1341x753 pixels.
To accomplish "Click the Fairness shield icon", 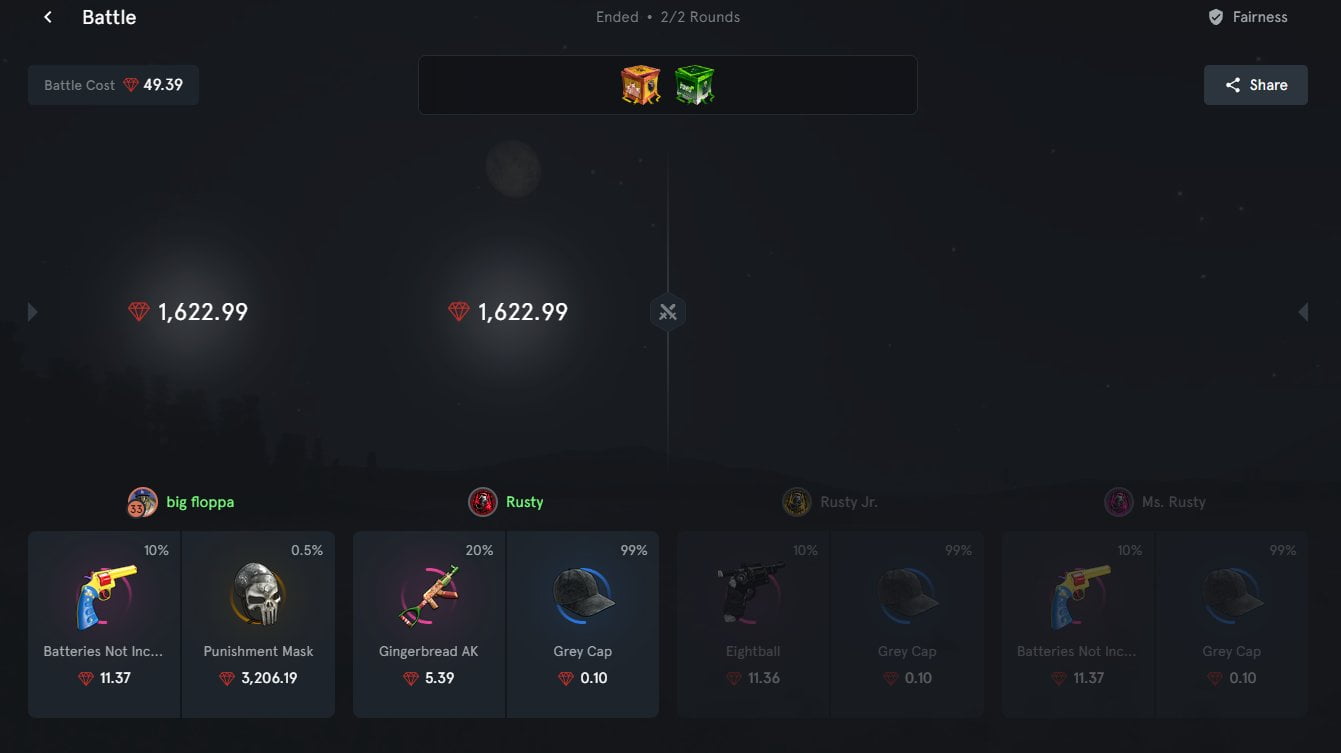I will [x=1215, y=16].
